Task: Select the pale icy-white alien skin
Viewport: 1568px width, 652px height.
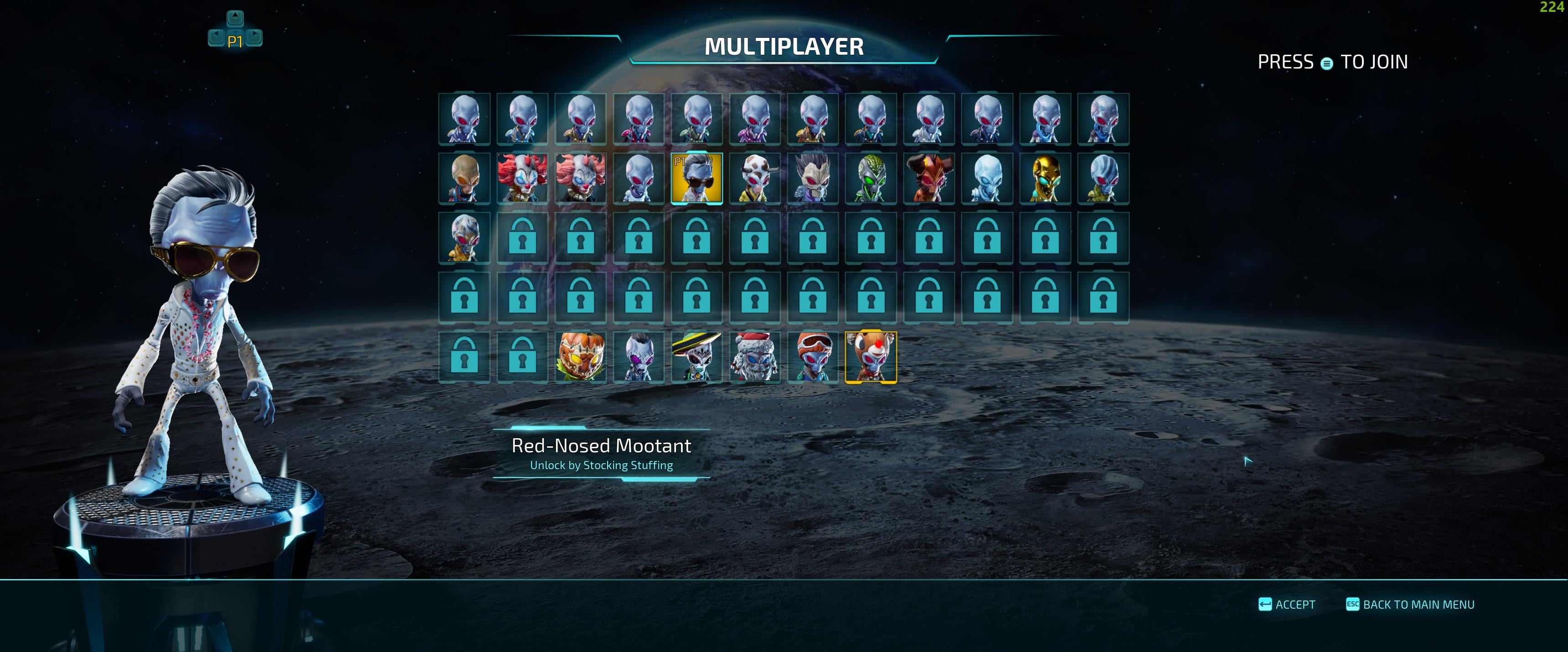Action: (x=987, y=178)
